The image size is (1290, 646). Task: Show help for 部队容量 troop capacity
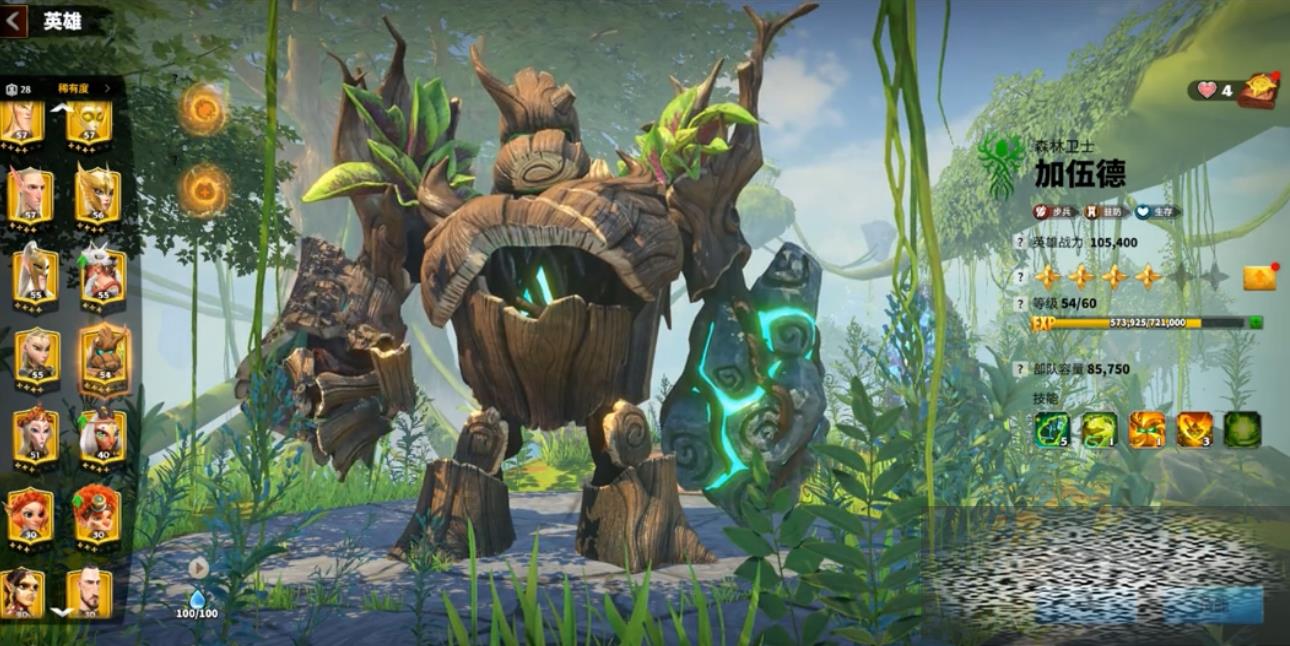[x=1020, y=369]
